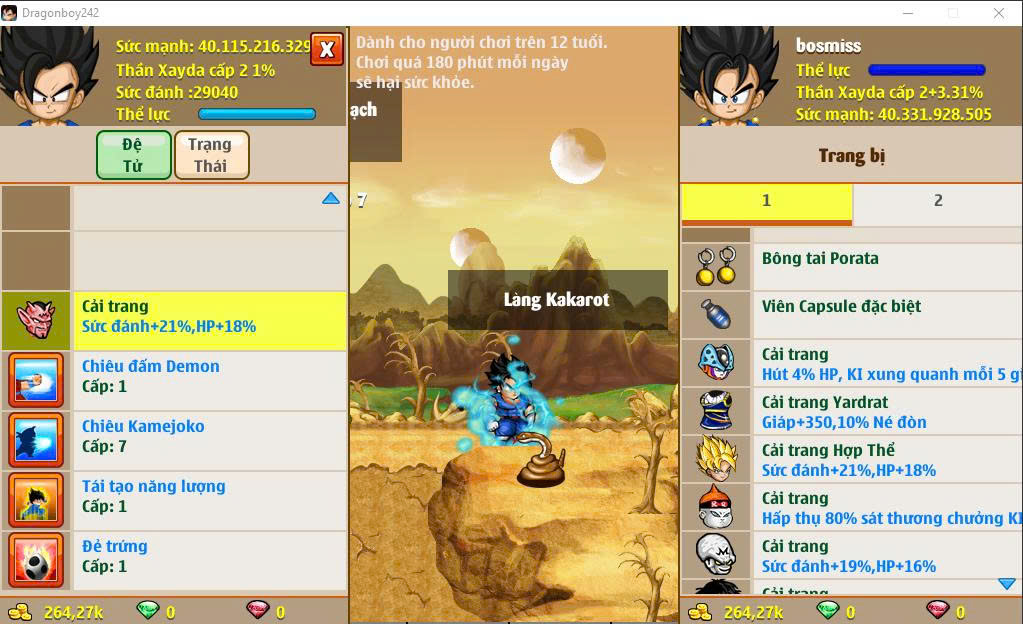Switch to the Trạng Thái tab
Screen dimensions: 1023x624
pos(211,155)
